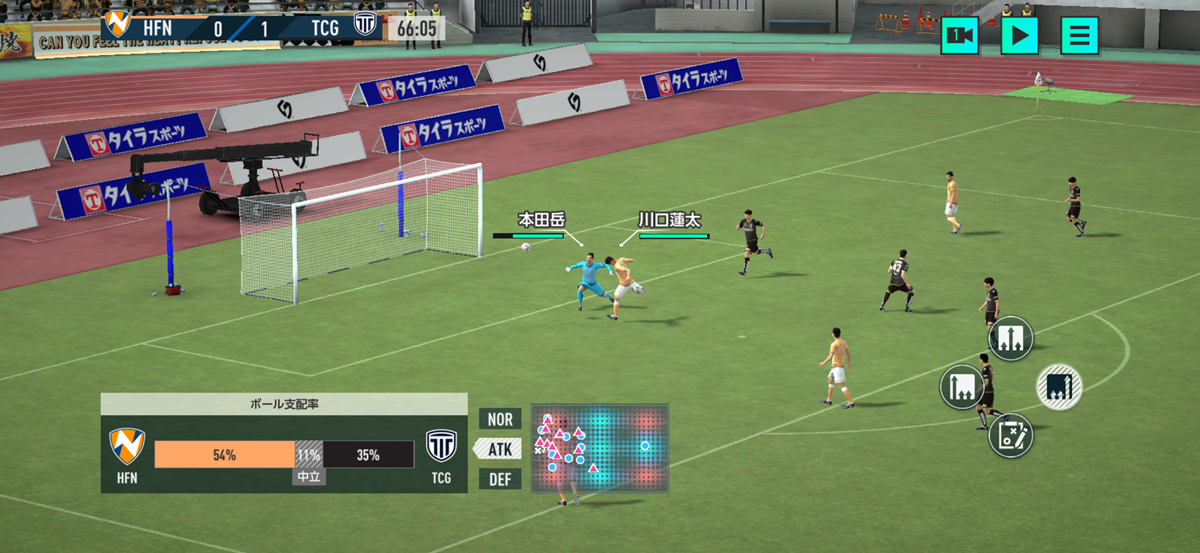Open the pitch heatmap minimap

point(599,447)
